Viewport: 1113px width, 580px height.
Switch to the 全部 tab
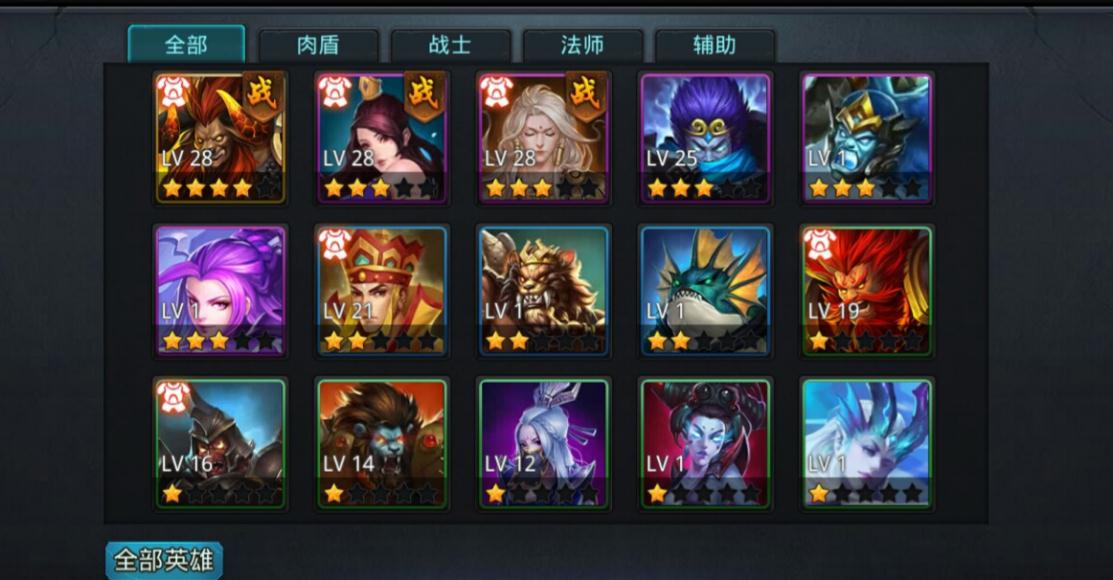[x=186, y=45]
